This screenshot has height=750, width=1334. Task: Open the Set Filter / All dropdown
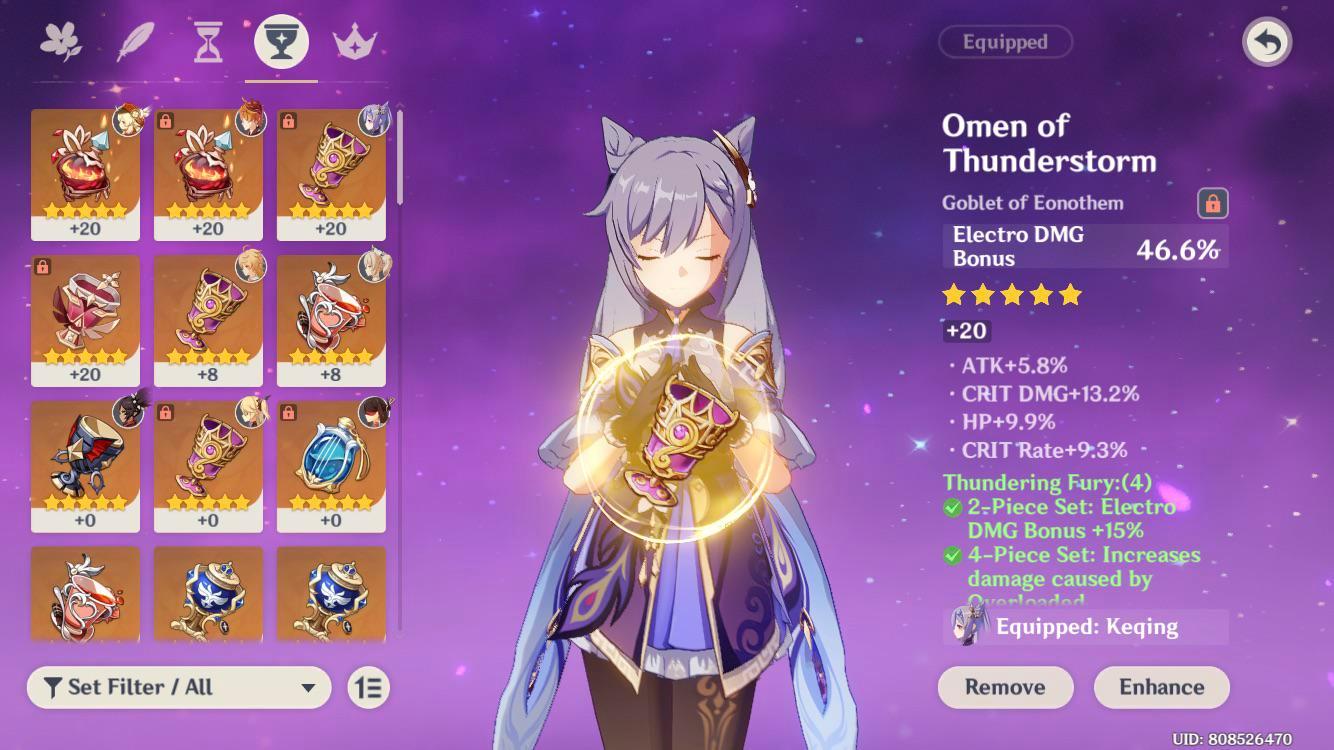click(x=180, y=688)
